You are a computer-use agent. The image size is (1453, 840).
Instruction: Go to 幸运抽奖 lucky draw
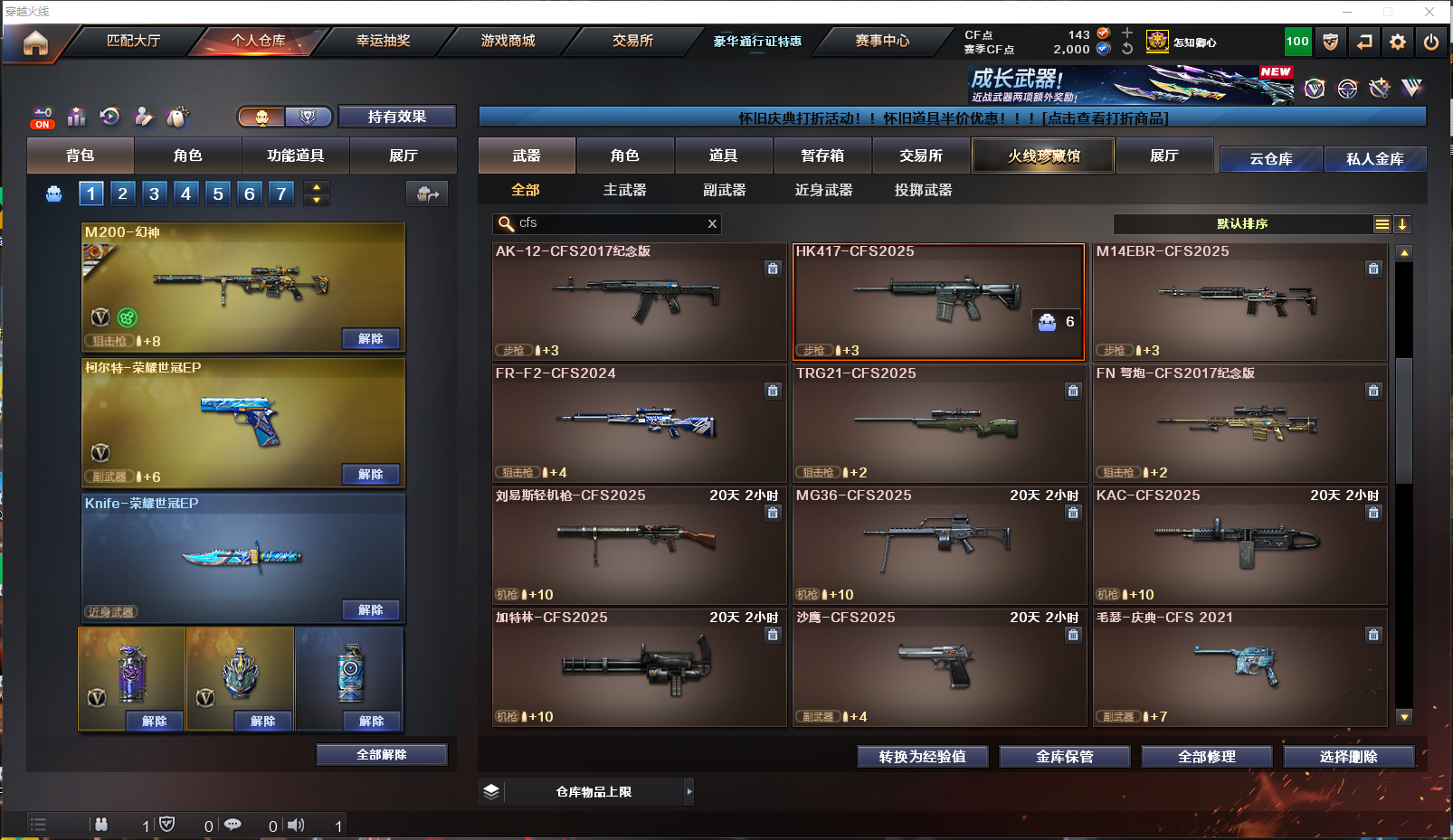[383, 41]
